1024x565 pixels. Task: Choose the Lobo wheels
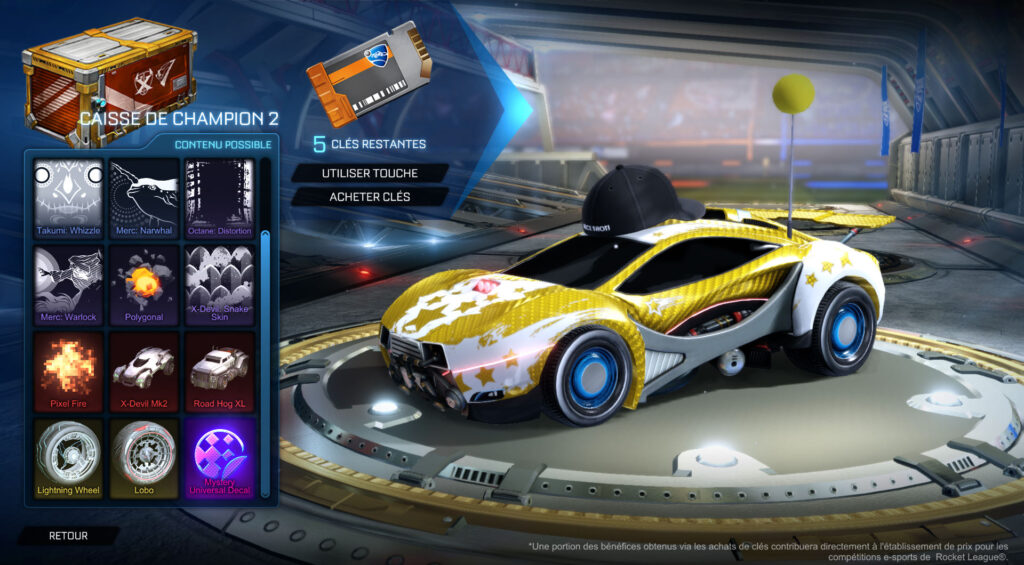(142, 457)
